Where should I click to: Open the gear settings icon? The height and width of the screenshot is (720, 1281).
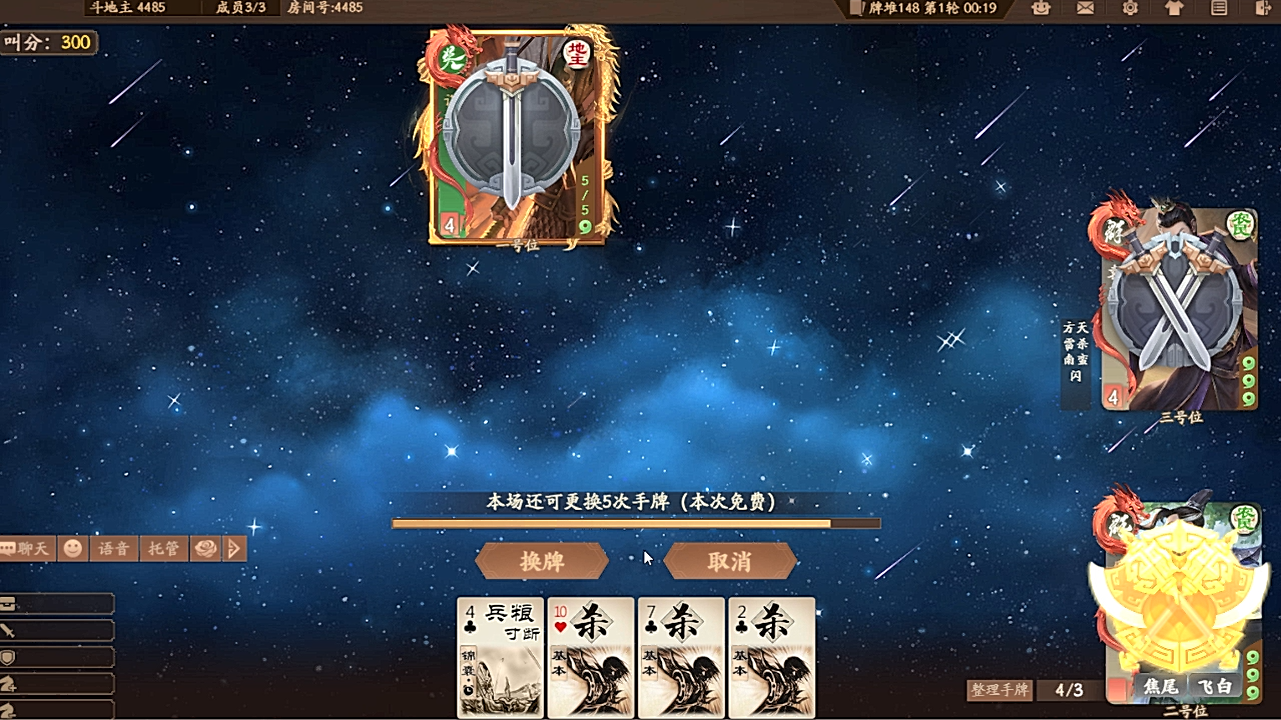[x=1130, y=8]
